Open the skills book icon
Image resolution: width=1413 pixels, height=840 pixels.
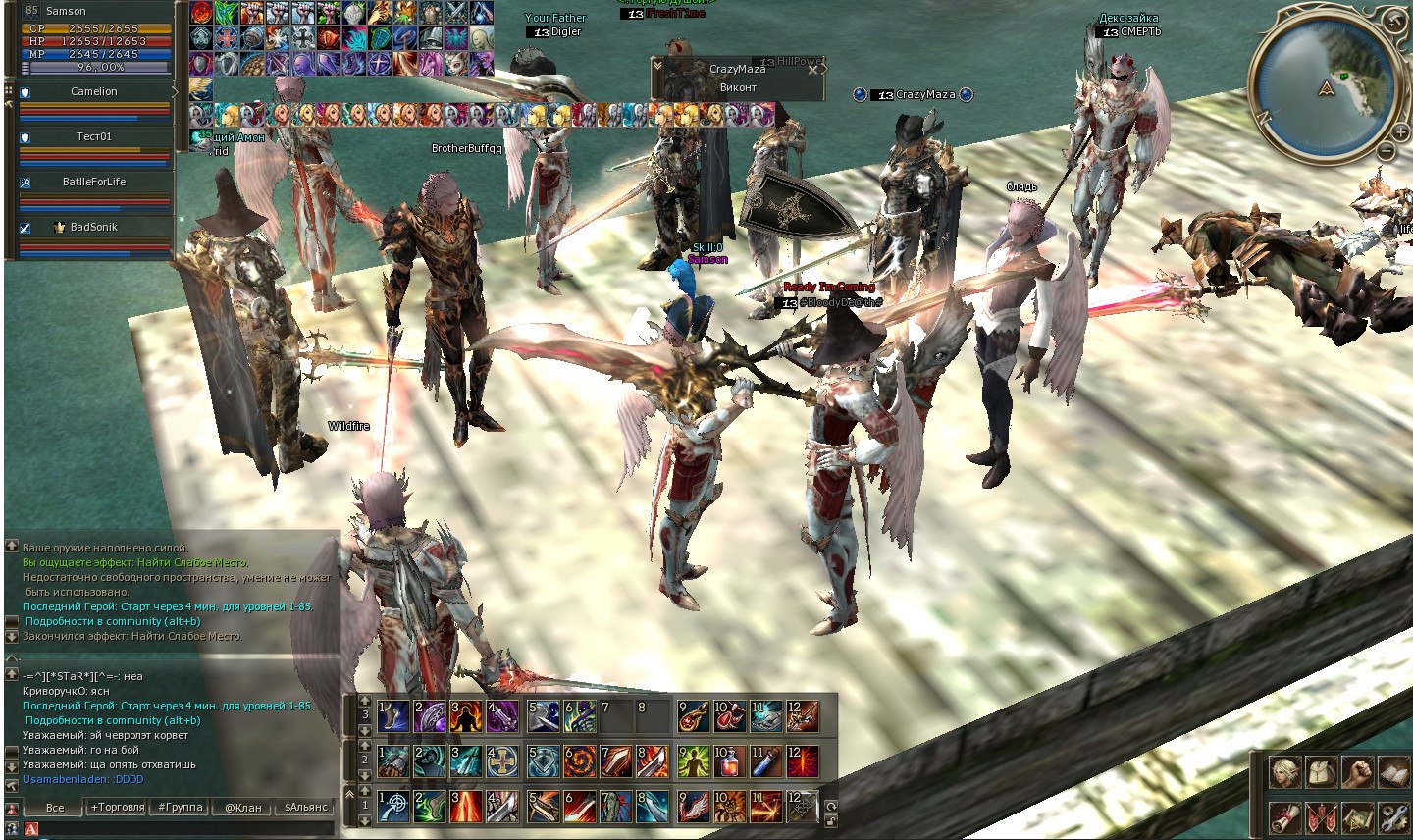pyautogui.click(x=1394, y=773)
